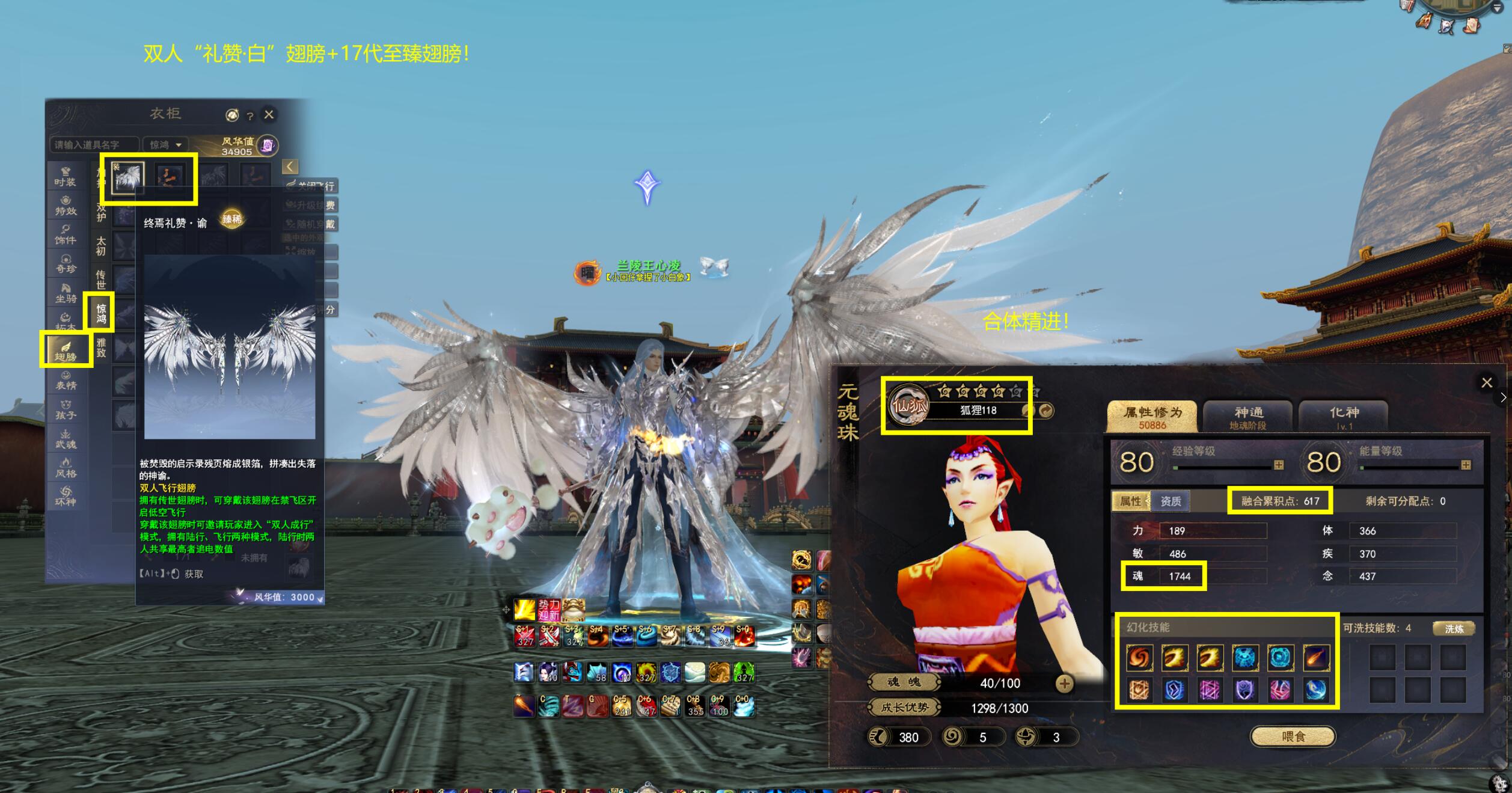This screenshot has width=1512, height=793.
Task: Show the 资质 aptitude sub-tab
Action: coord(1171,501)
